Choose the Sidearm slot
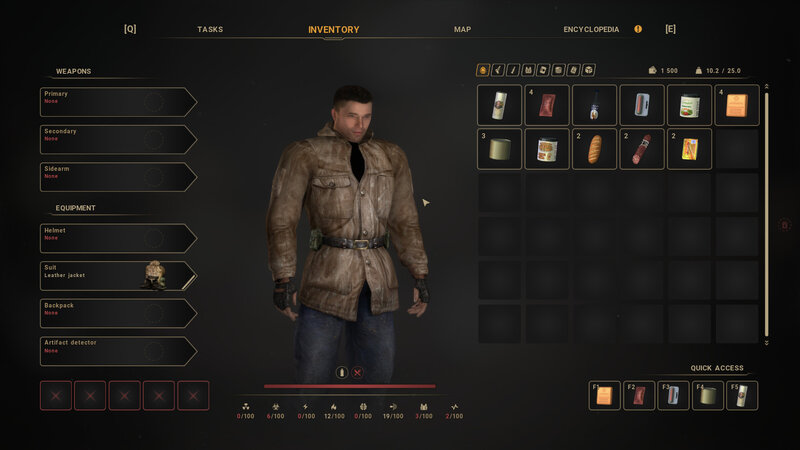 coord(118,177)
